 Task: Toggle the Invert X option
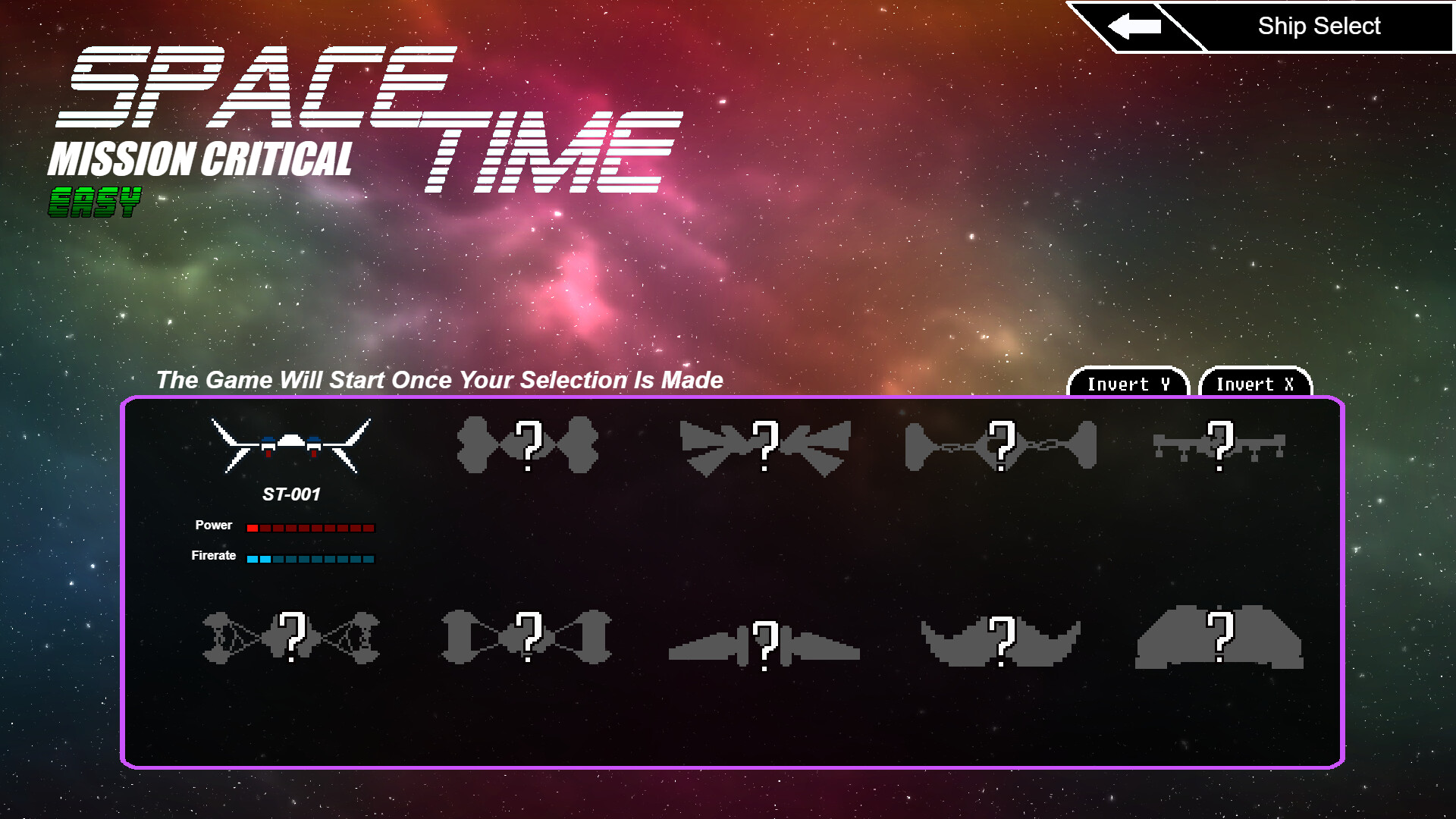[1255, 384]
